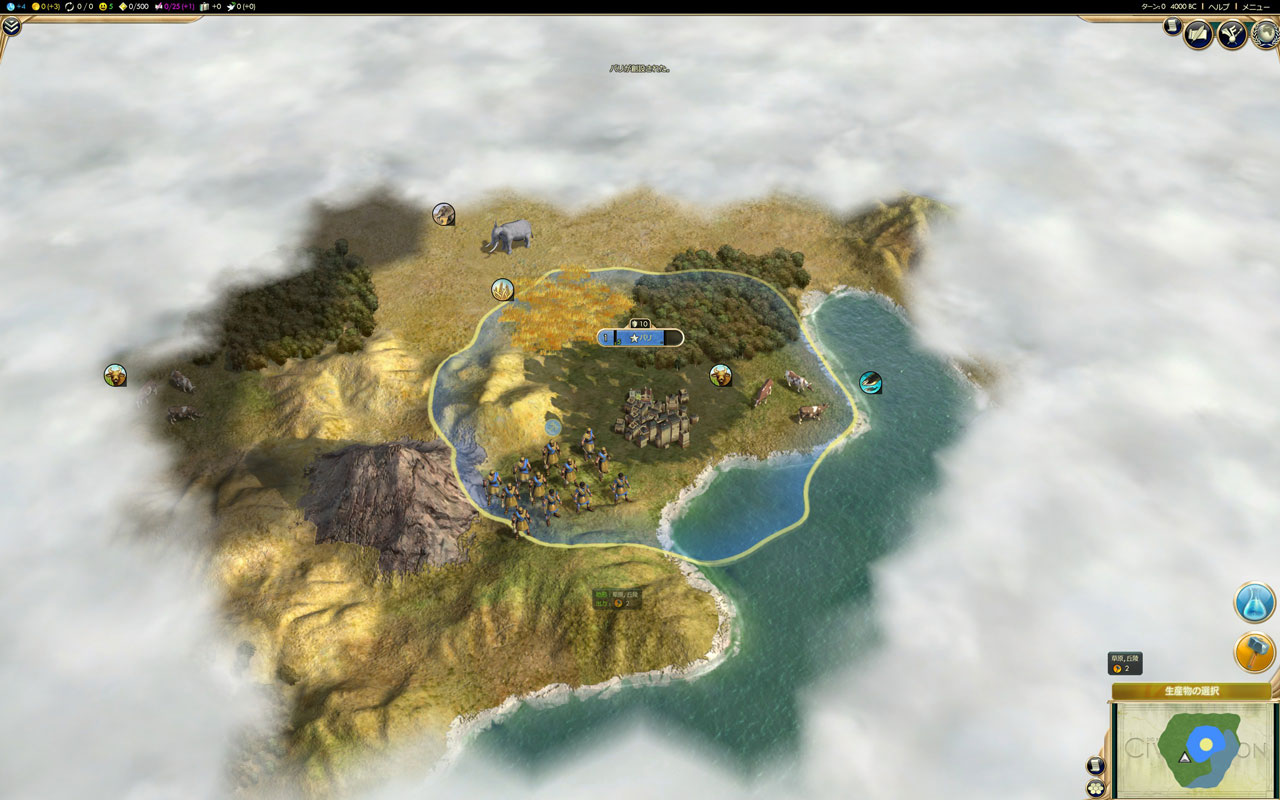
Task: Click the minimap
Action: click(x=1190, y=748)
